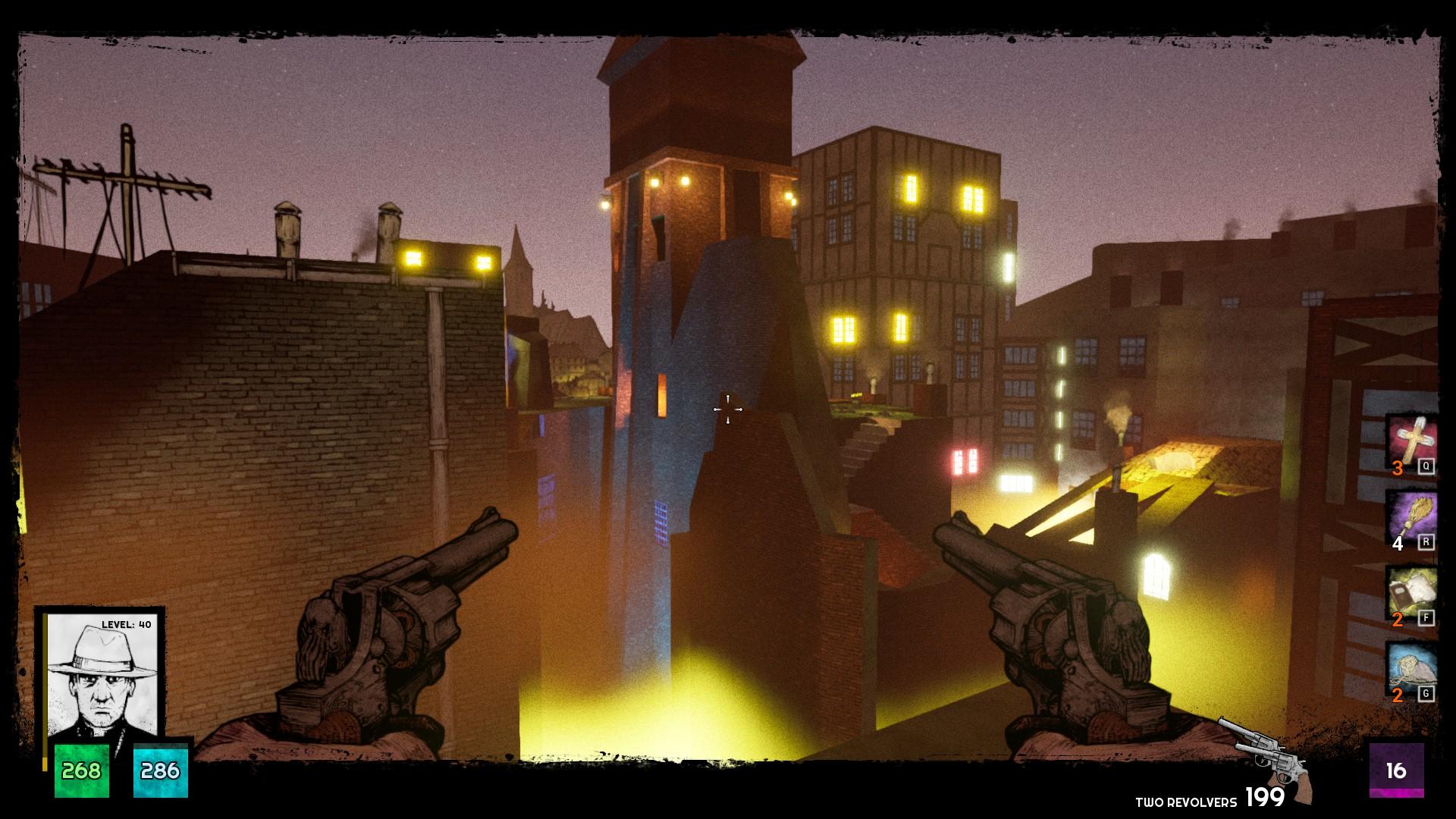This screenshot has height=819, width=1456.
Task: Select the open book ability
Action: pyautogui.click(x=1410, y=594)
